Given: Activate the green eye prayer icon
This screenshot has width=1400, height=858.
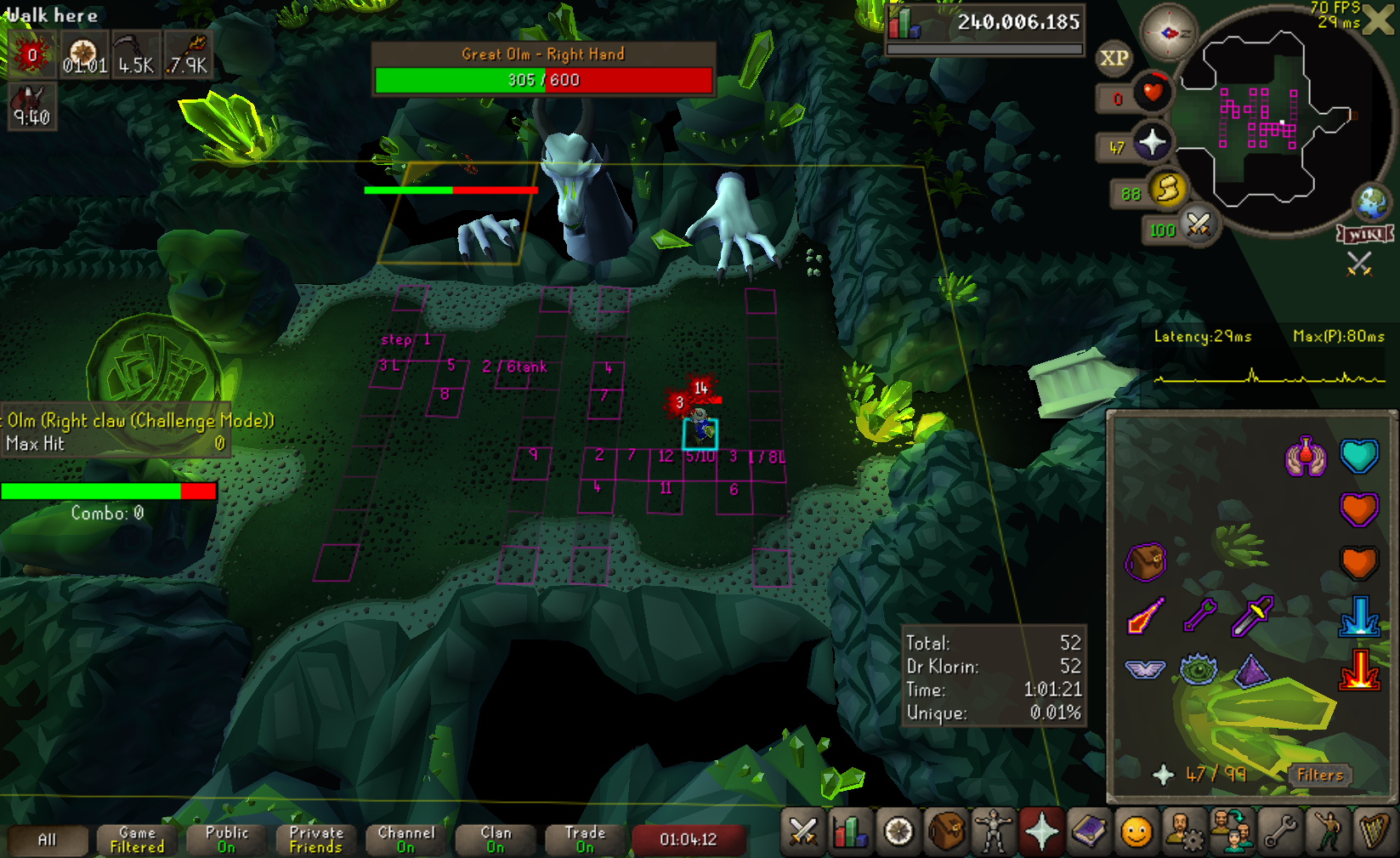Looking at the screenshot, I should coord(1199,669).
